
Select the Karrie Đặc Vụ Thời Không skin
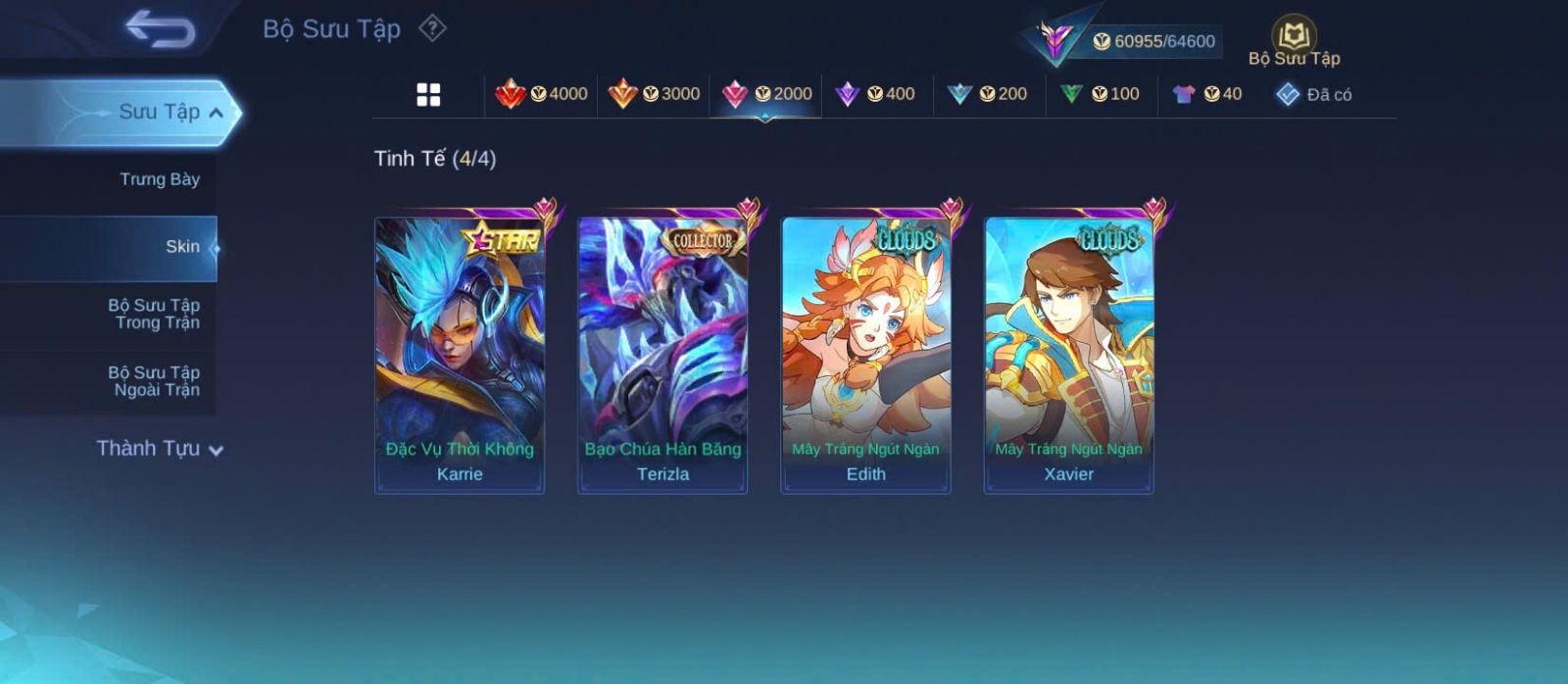[460, 355]
